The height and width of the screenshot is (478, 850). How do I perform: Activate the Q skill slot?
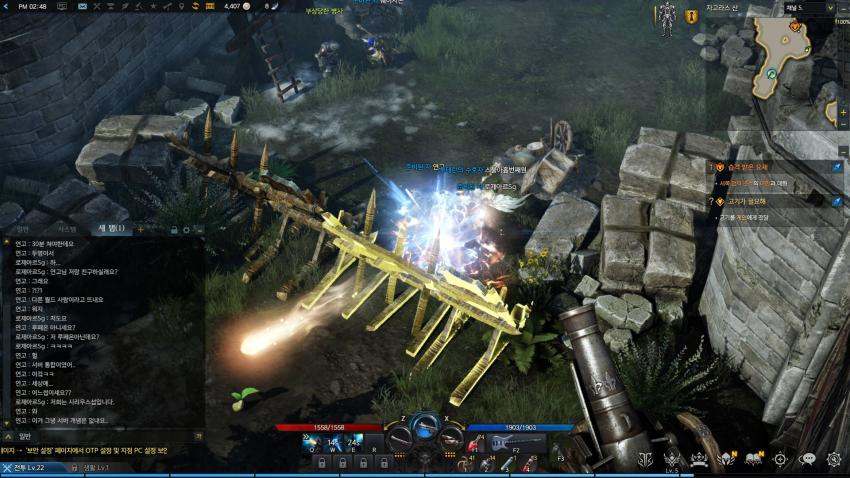[x=309, y=440]
